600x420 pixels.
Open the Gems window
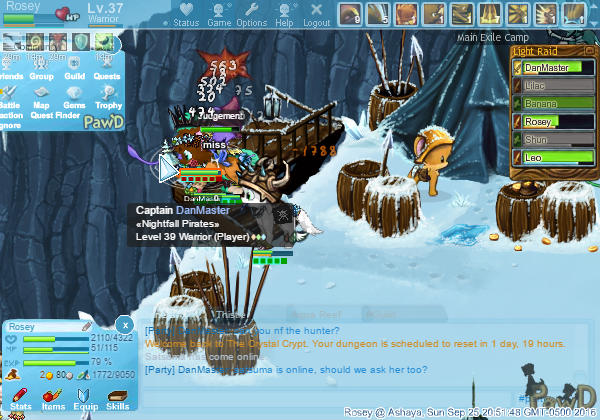[x=74, y=97]
